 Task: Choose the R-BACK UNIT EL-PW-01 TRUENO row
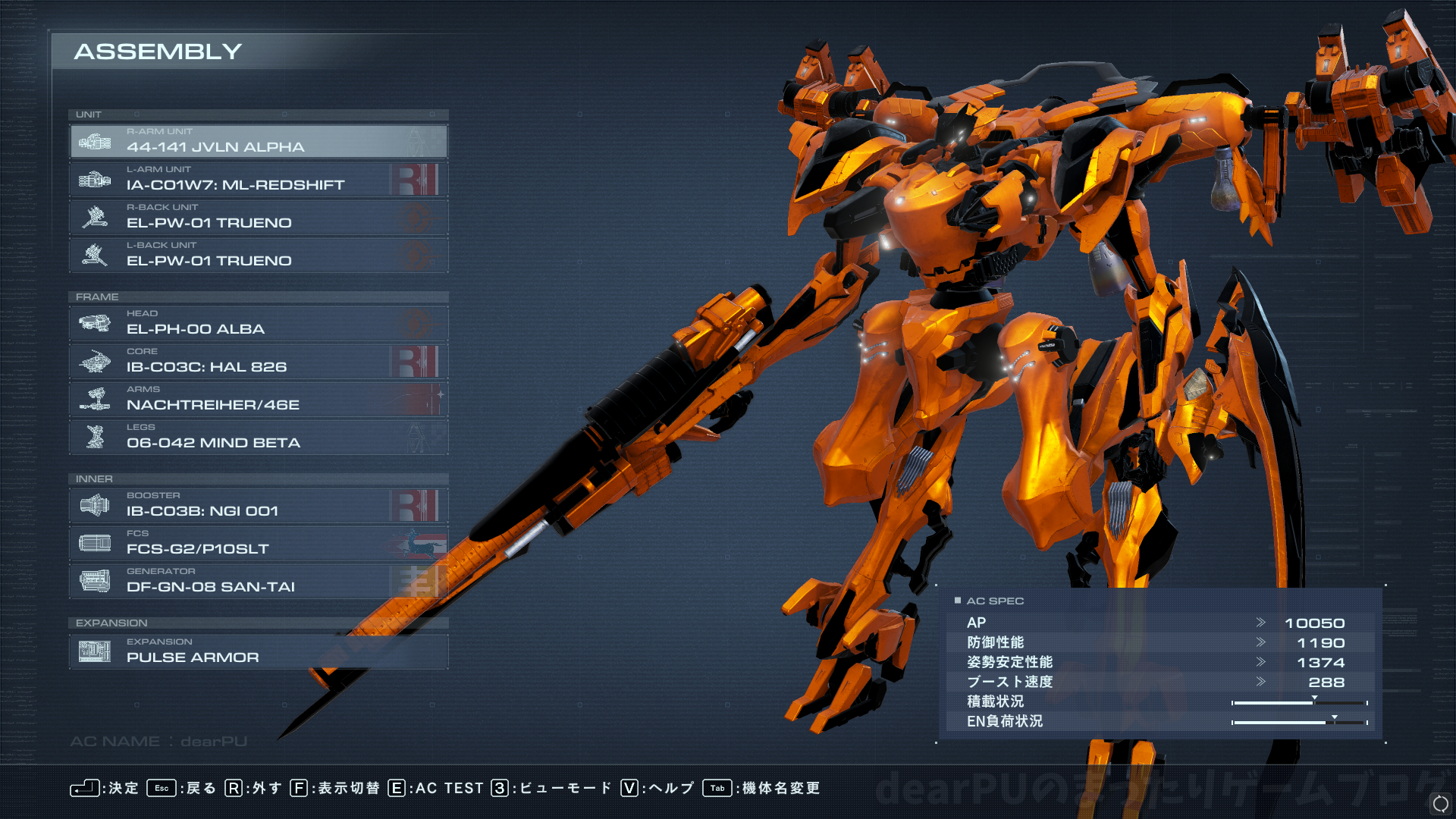(x=259, y=218)
